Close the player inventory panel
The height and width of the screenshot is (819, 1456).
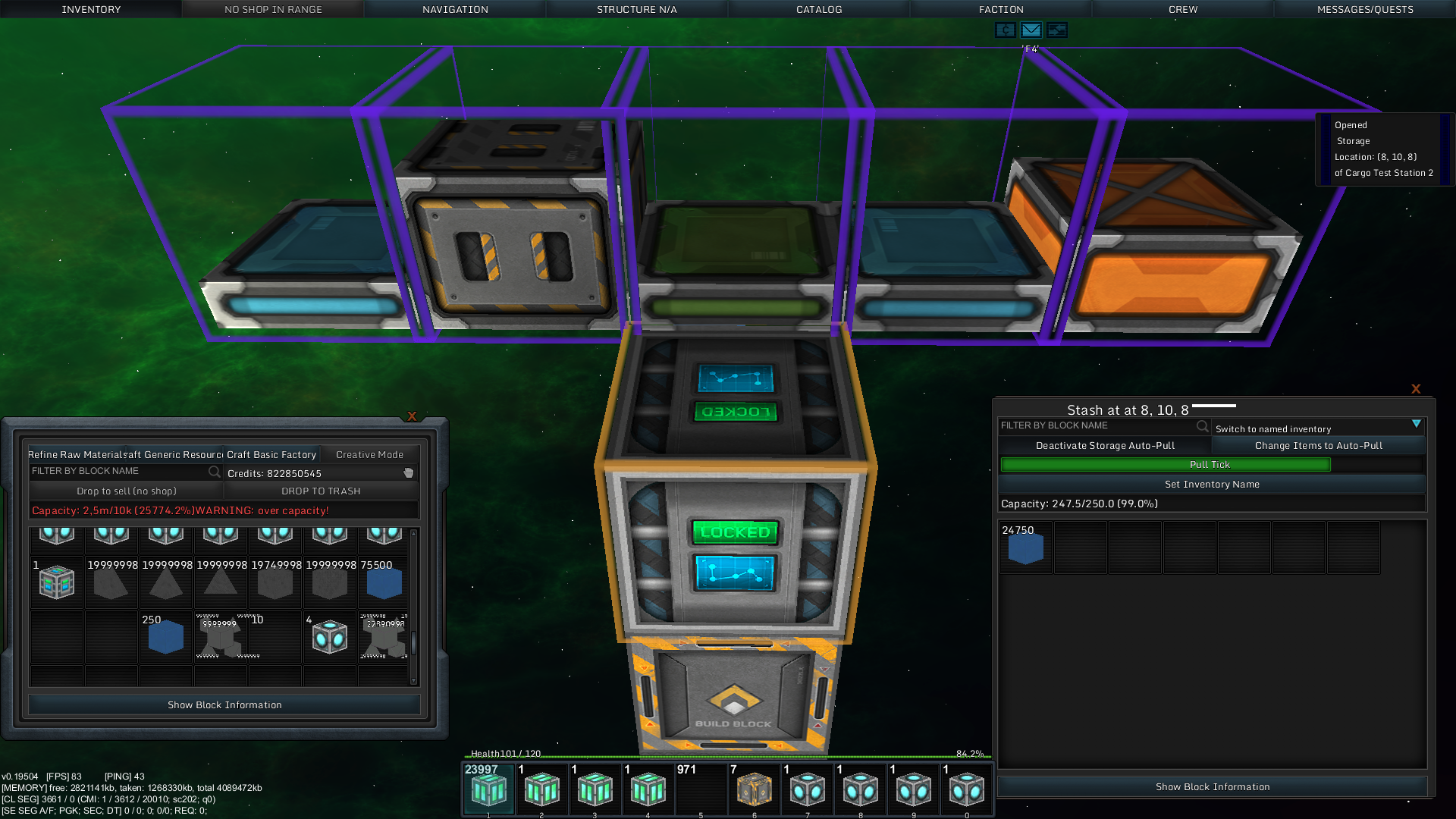click(412, 416)
